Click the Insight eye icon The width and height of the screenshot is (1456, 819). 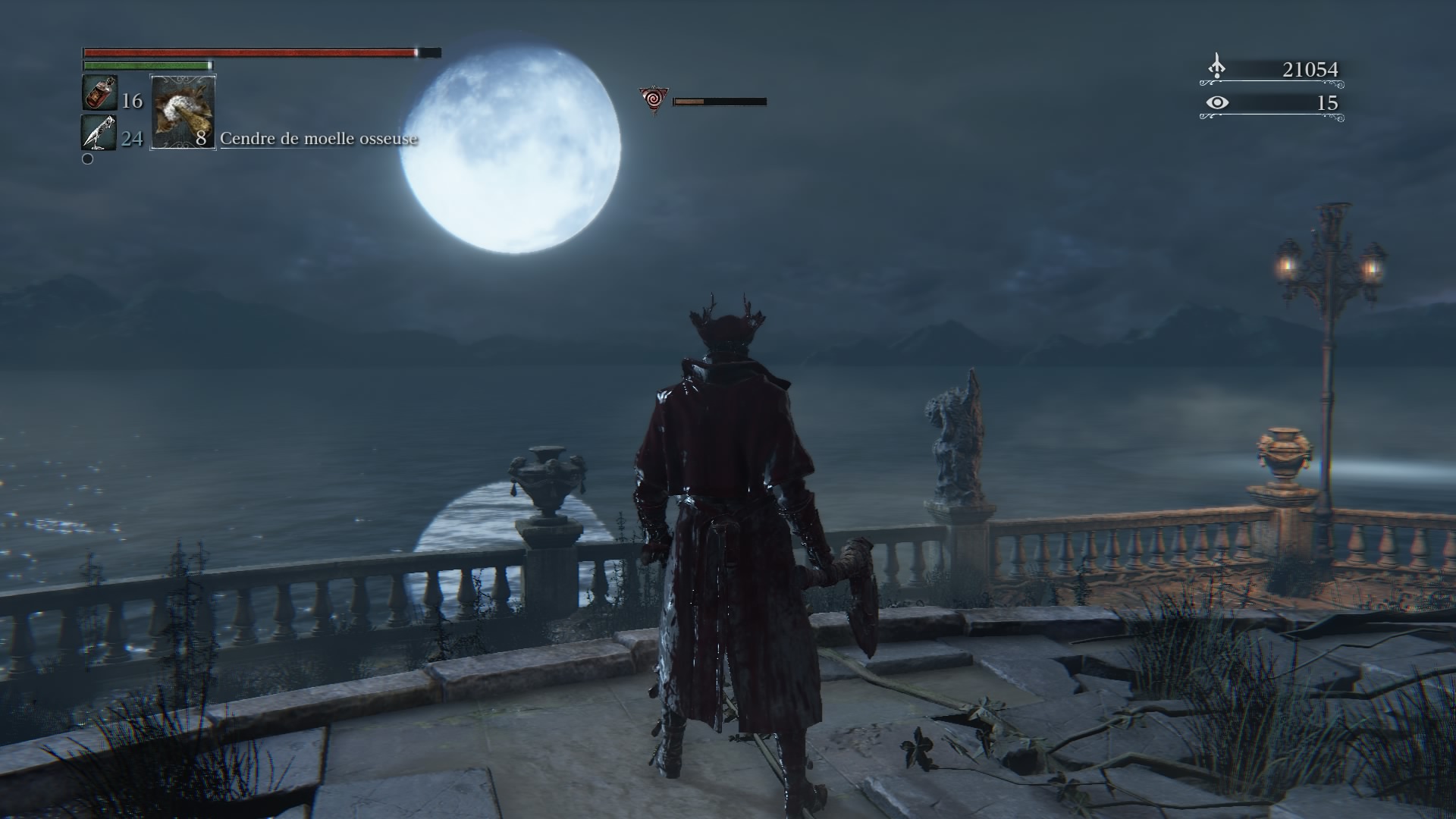coord(1216,102)
